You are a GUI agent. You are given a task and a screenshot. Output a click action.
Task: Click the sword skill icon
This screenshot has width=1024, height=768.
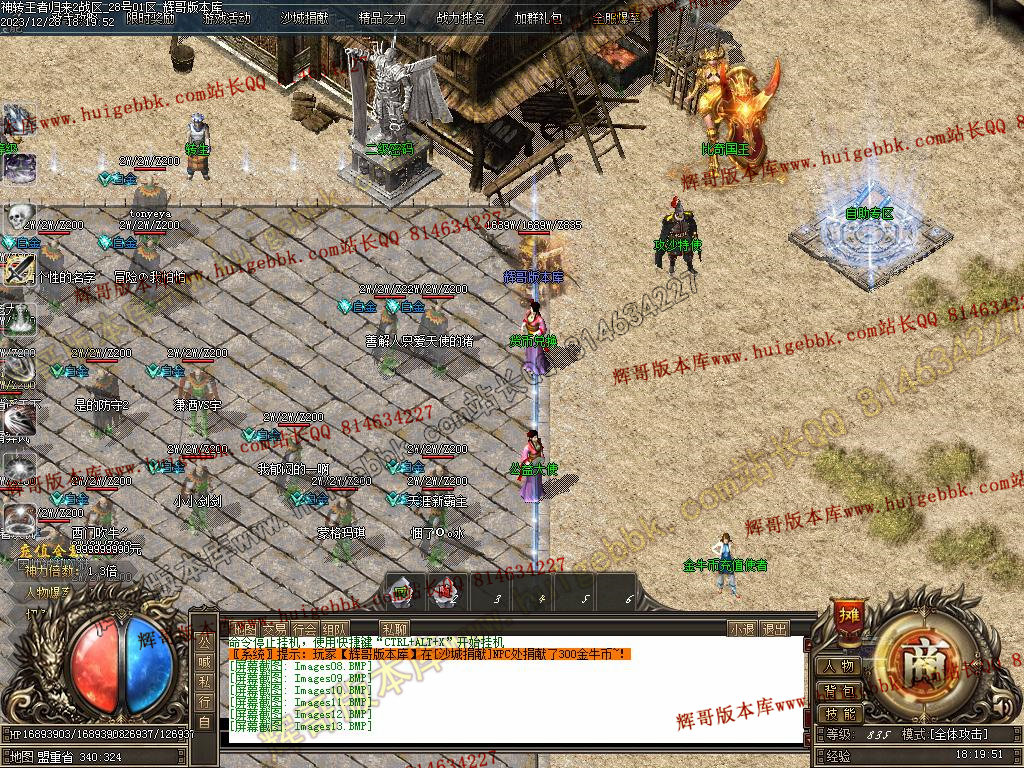tap(18, 270)
